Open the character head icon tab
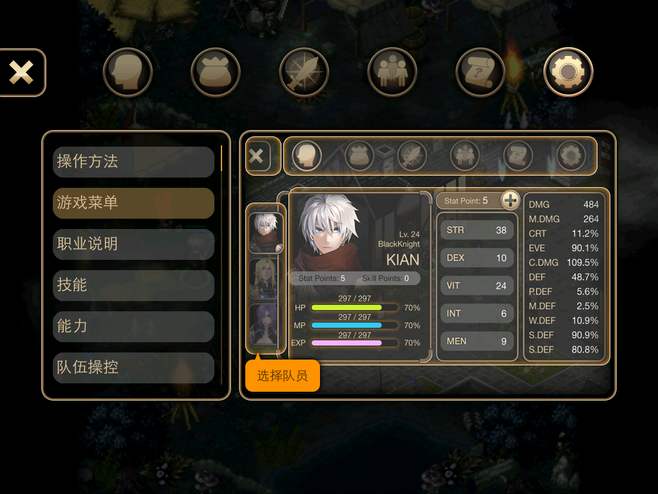658x494 pixels. tap(127, 72)
